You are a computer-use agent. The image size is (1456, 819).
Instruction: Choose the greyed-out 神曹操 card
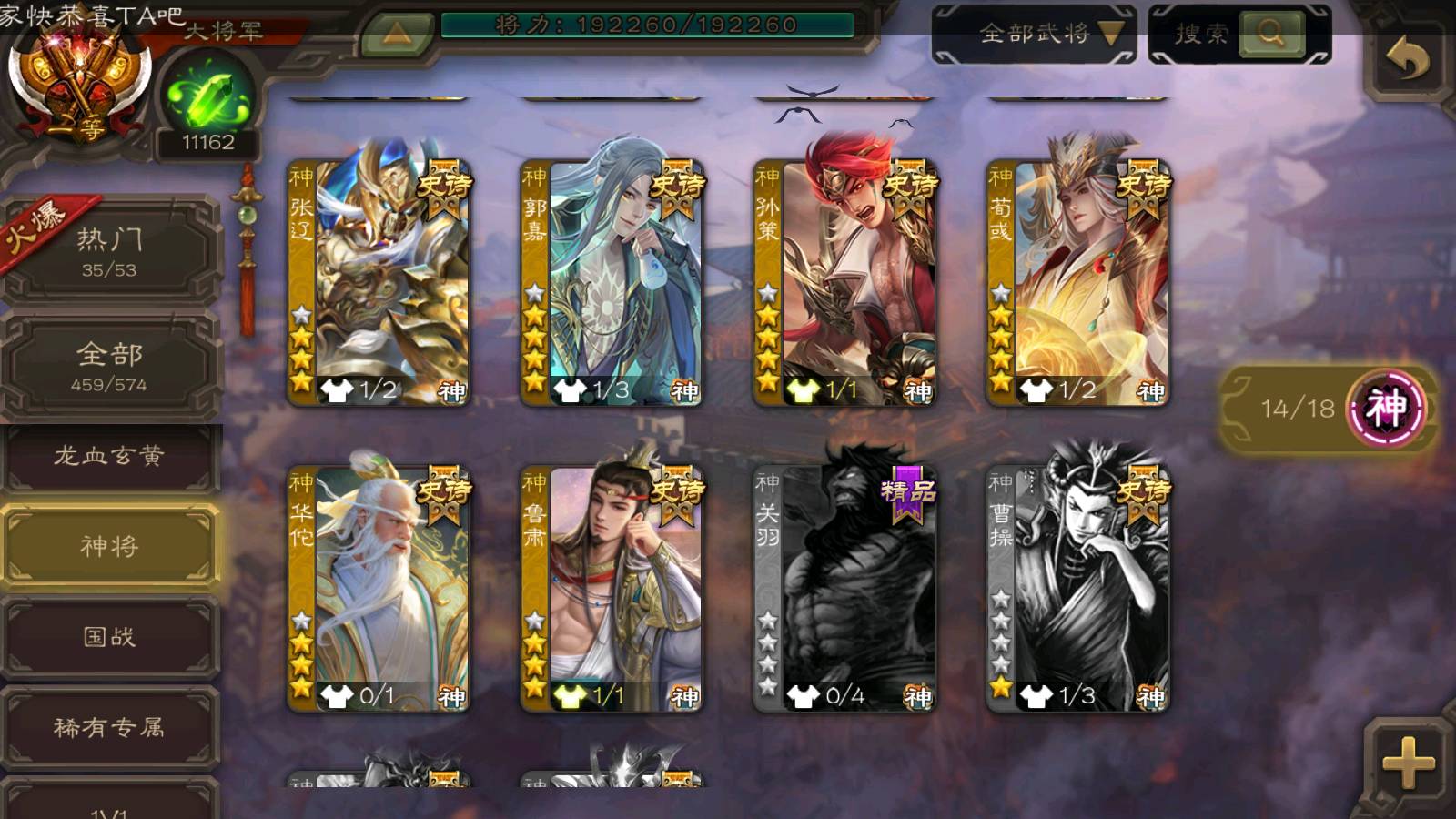pos(1077,588)
